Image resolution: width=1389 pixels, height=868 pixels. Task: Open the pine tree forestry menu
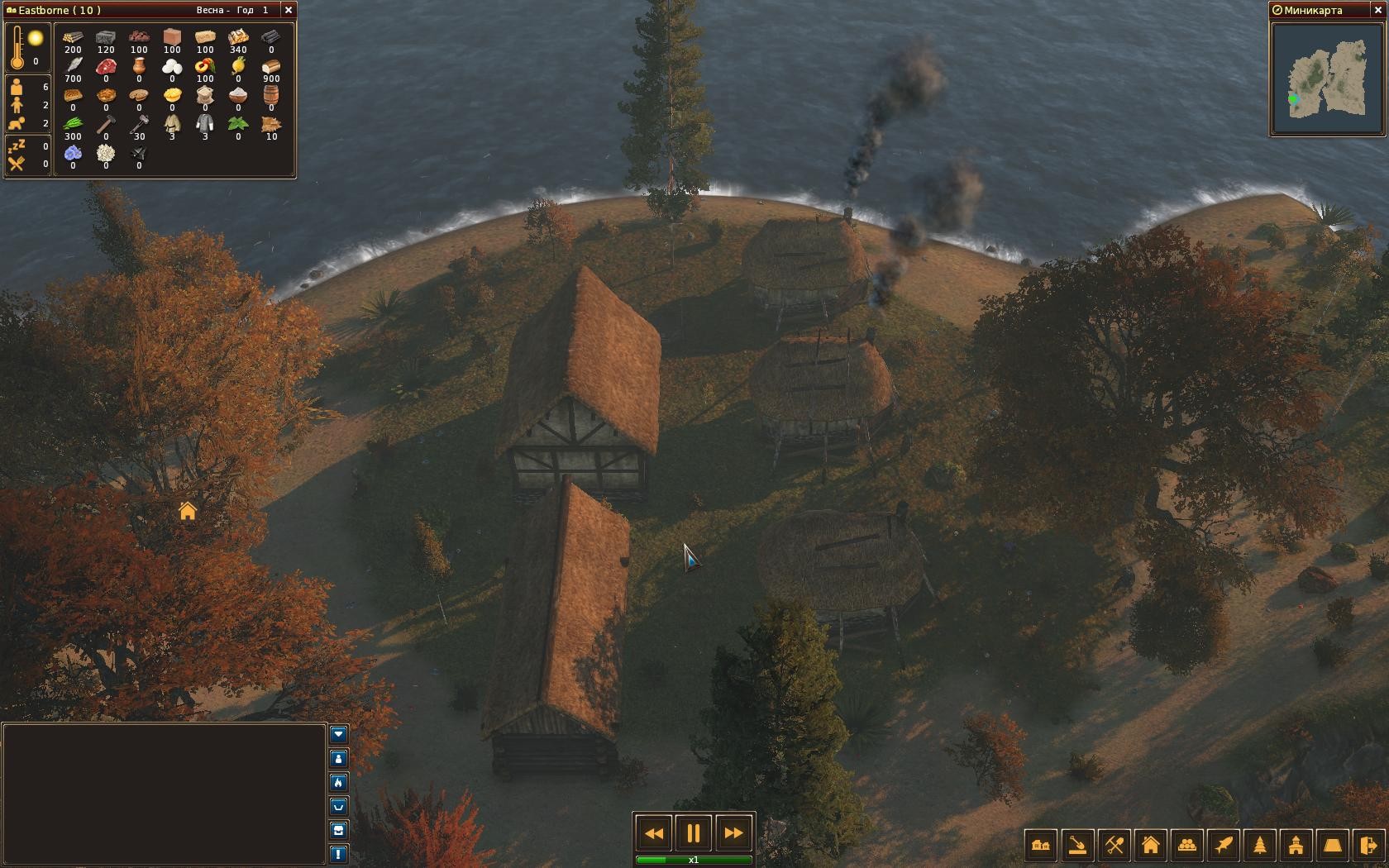pyautogui.click(x=1260, y=846)
